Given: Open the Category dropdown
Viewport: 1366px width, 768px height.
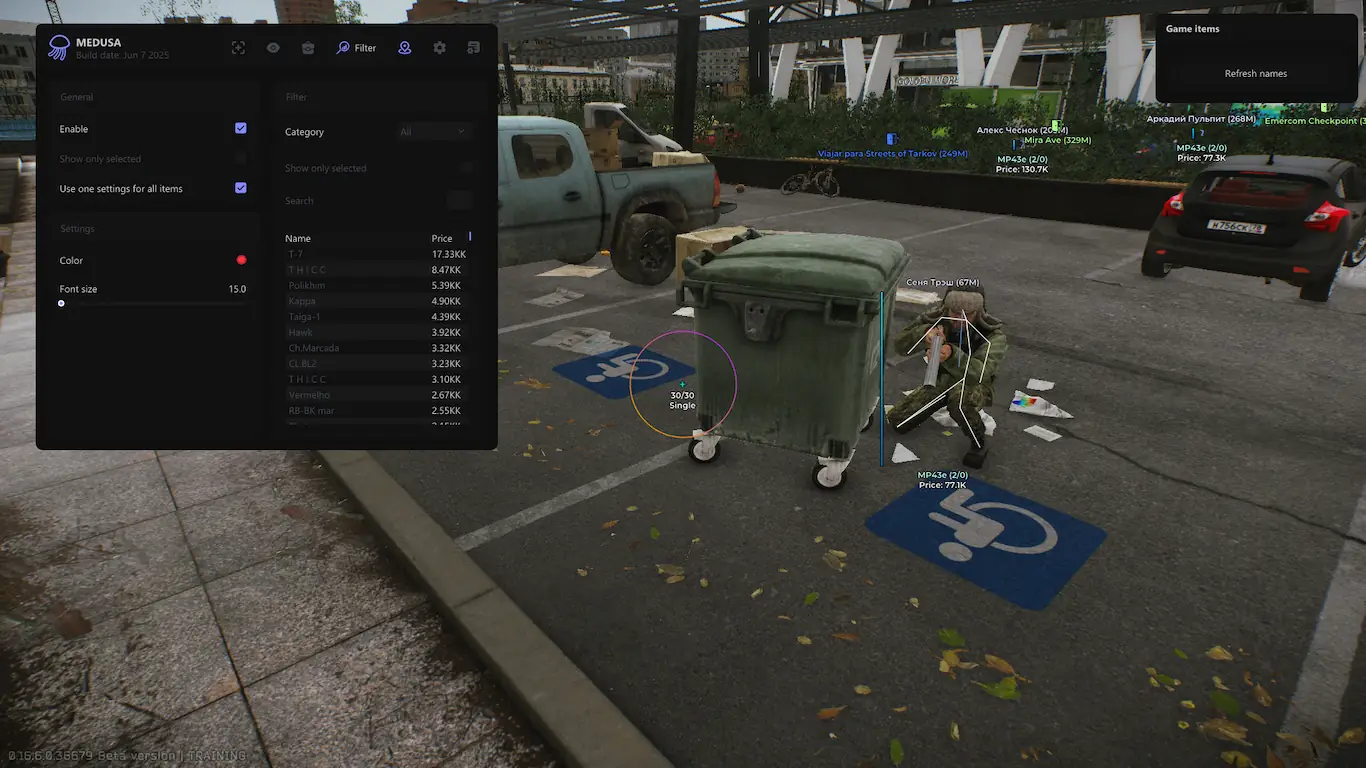Looking at the screenshot, I should [433, 132].
